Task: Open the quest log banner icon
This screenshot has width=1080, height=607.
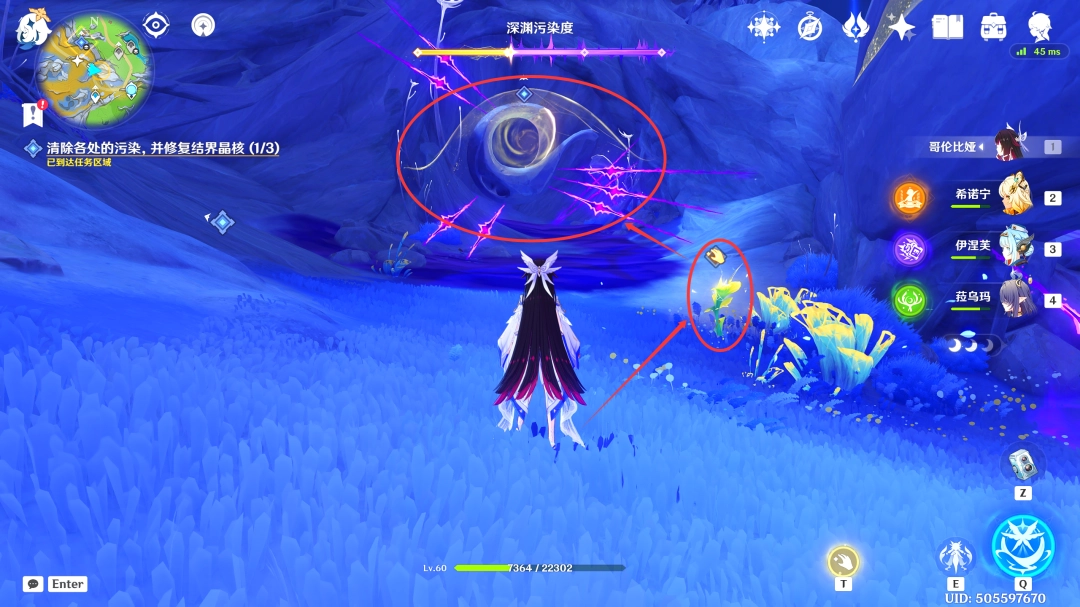Action: [x=33, y=114]
